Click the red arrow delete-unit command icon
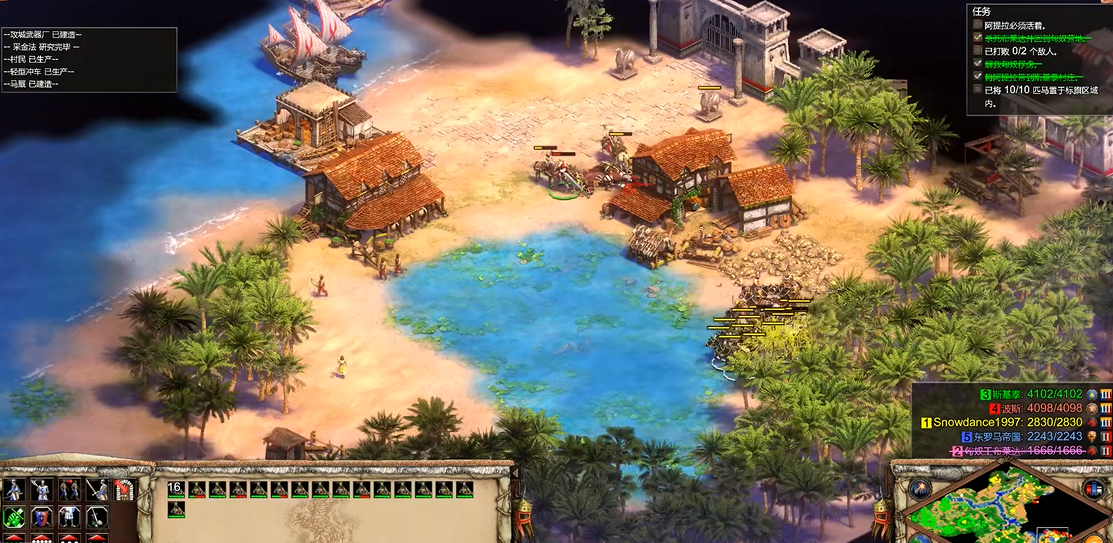 (124, 490)
